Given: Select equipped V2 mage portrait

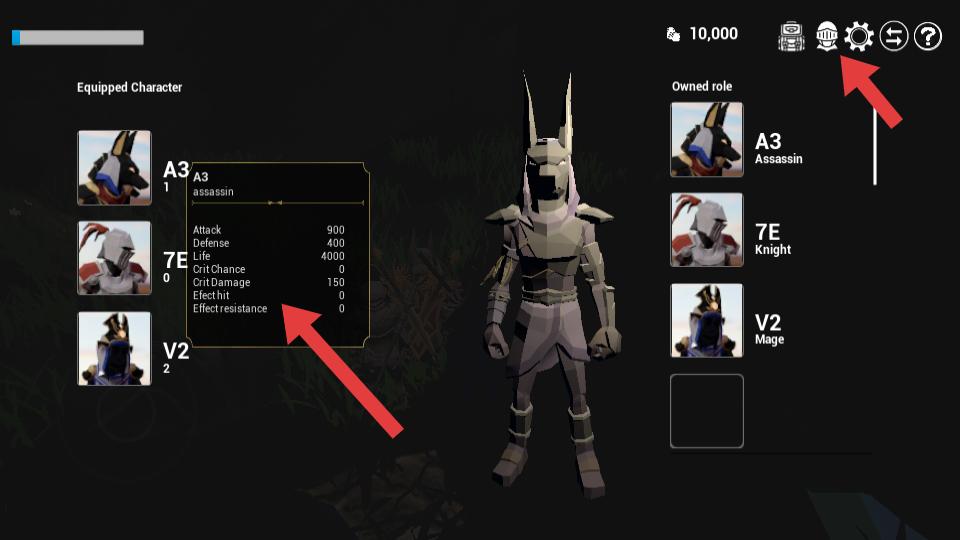Looking at the screenshot, I should tap(115, 348).
